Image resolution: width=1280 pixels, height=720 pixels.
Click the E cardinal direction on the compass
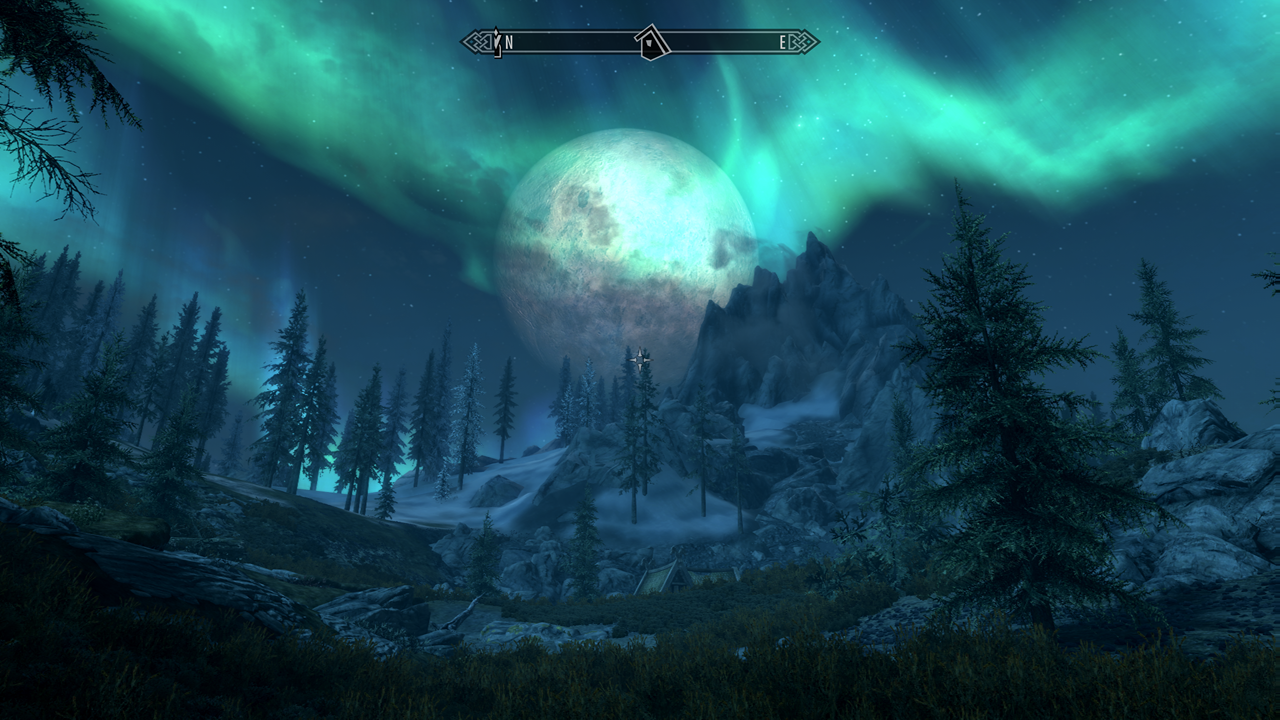click(782, 42)
